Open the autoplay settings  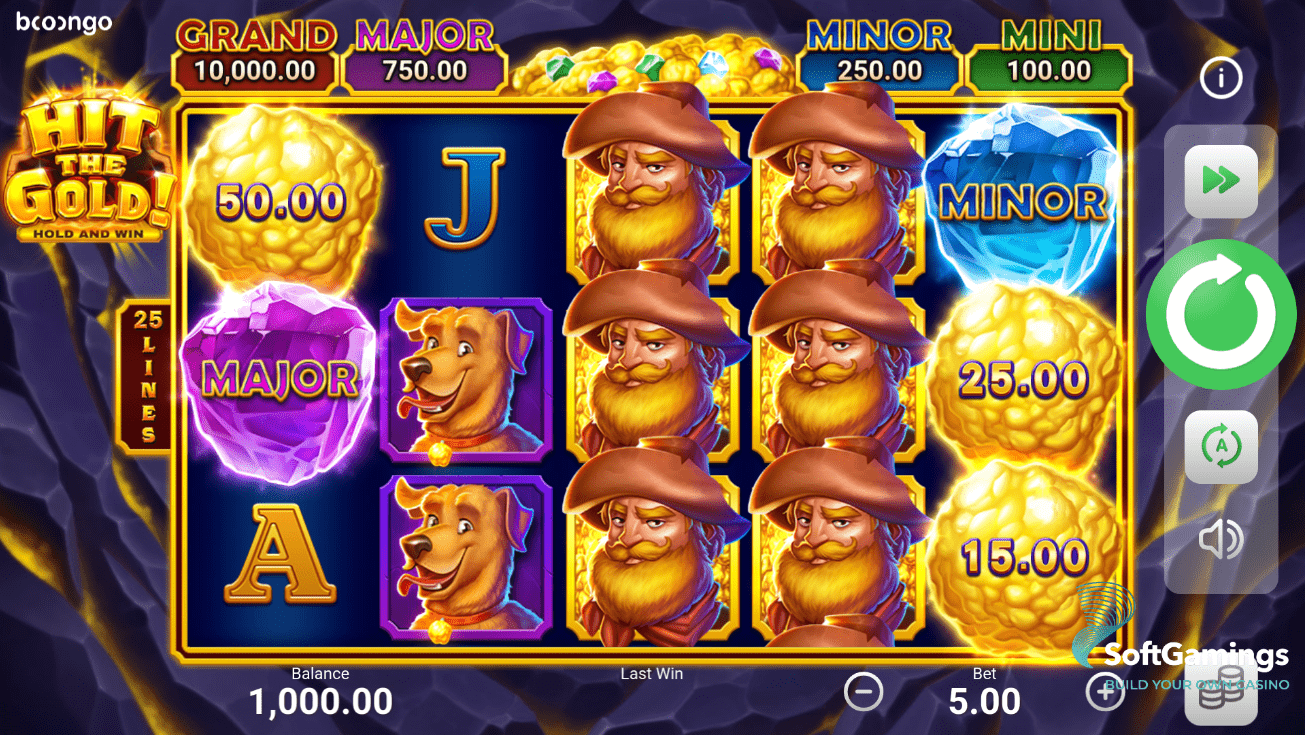click(x=1220, y=446)
